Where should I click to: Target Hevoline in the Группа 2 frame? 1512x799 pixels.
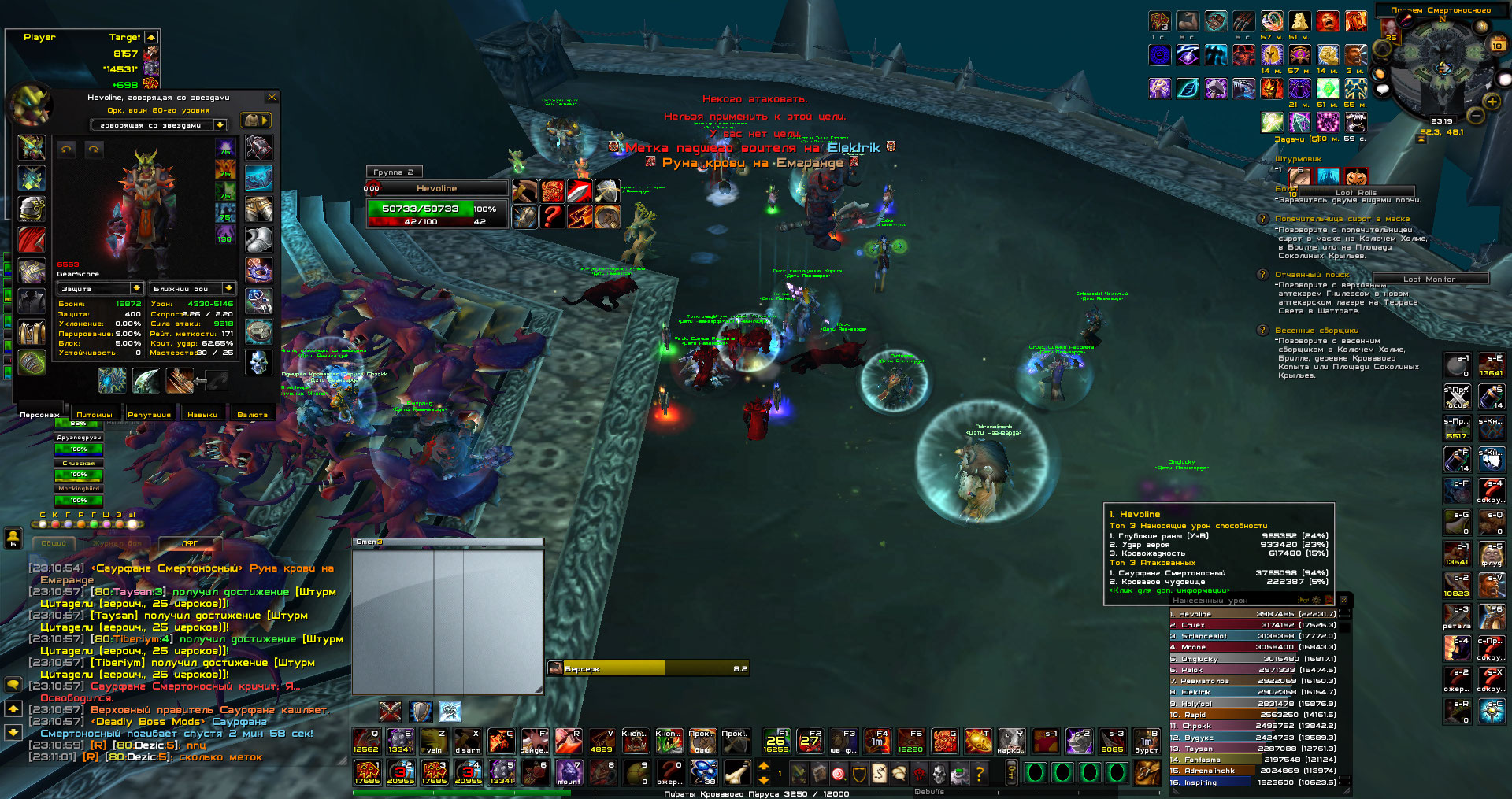coord(436,188)
